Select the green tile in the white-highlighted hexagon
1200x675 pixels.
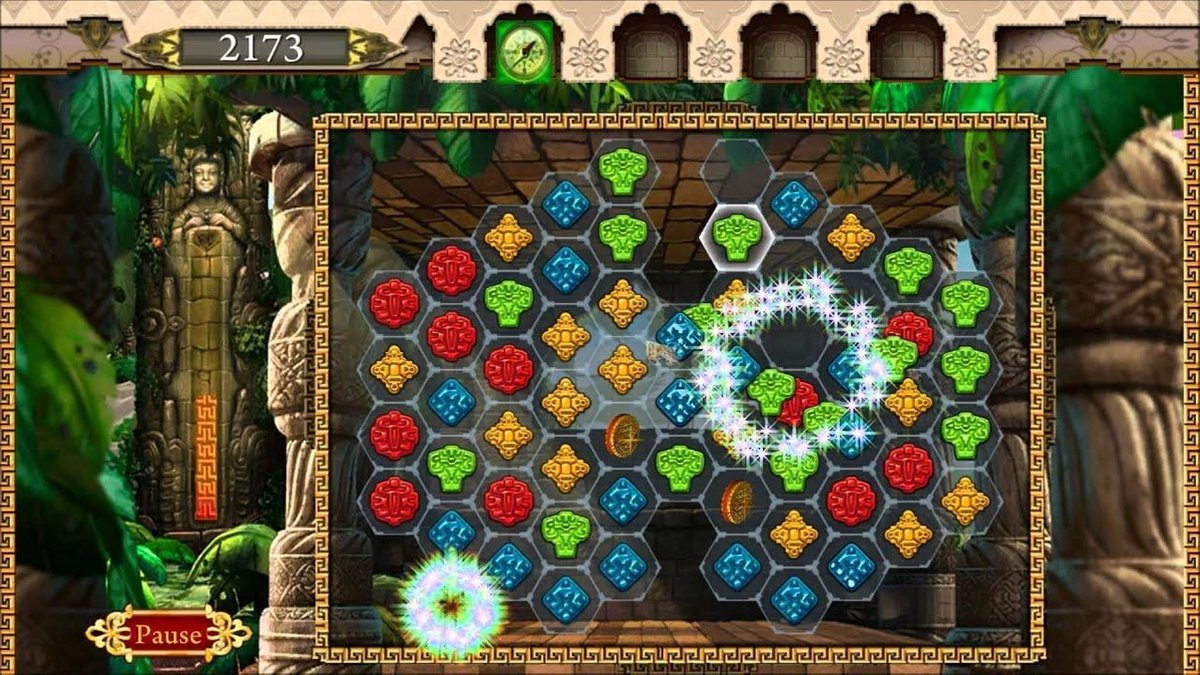point(738,236)
